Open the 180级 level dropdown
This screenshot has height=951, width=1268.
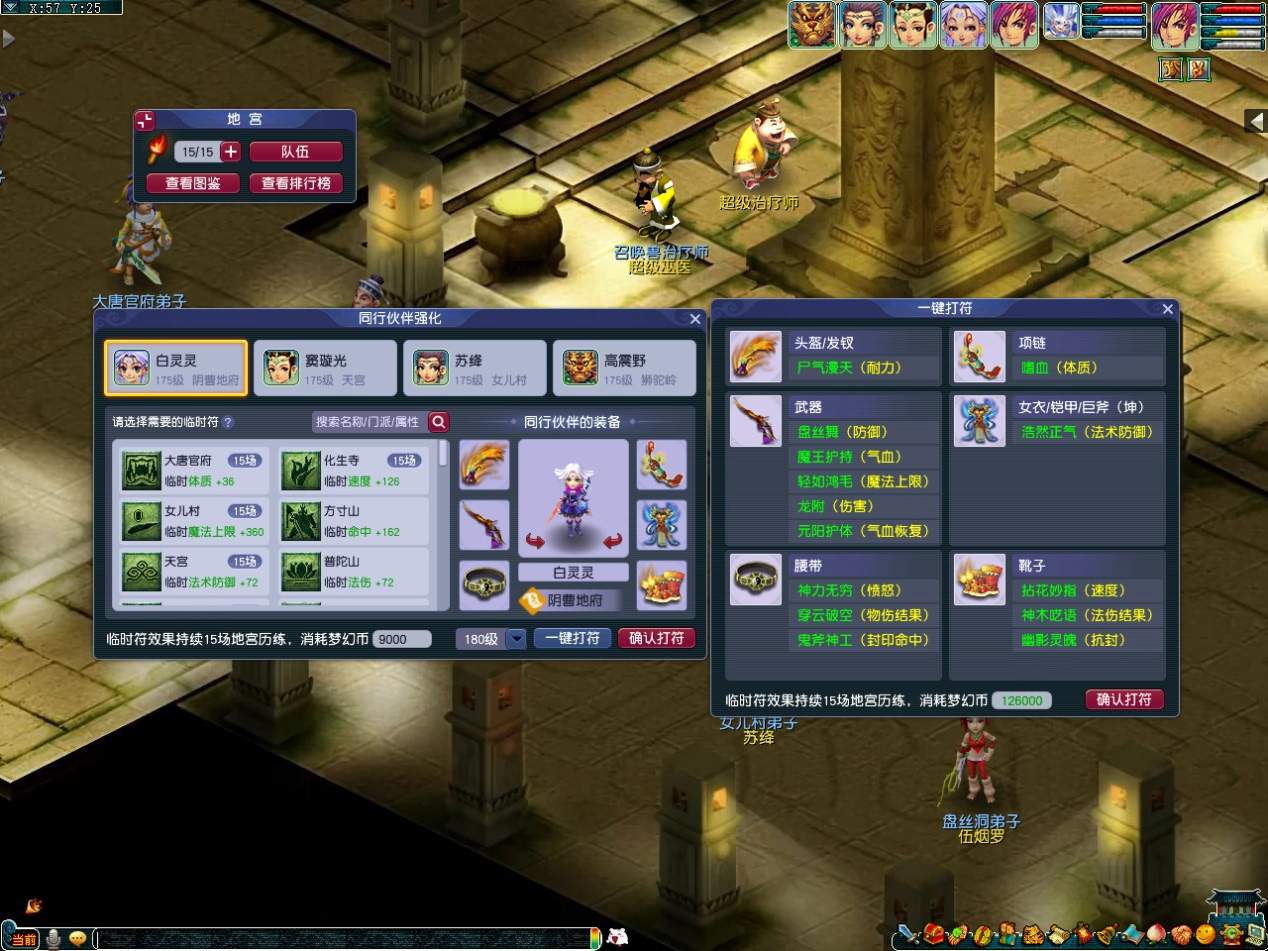click(516, 639)
